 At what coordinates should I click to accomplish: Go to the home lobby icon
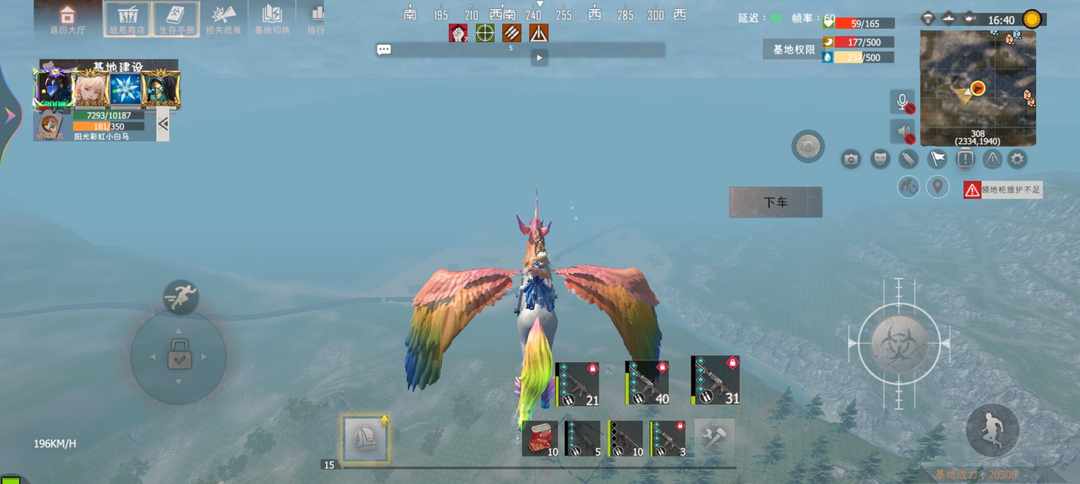click(67, 18)
